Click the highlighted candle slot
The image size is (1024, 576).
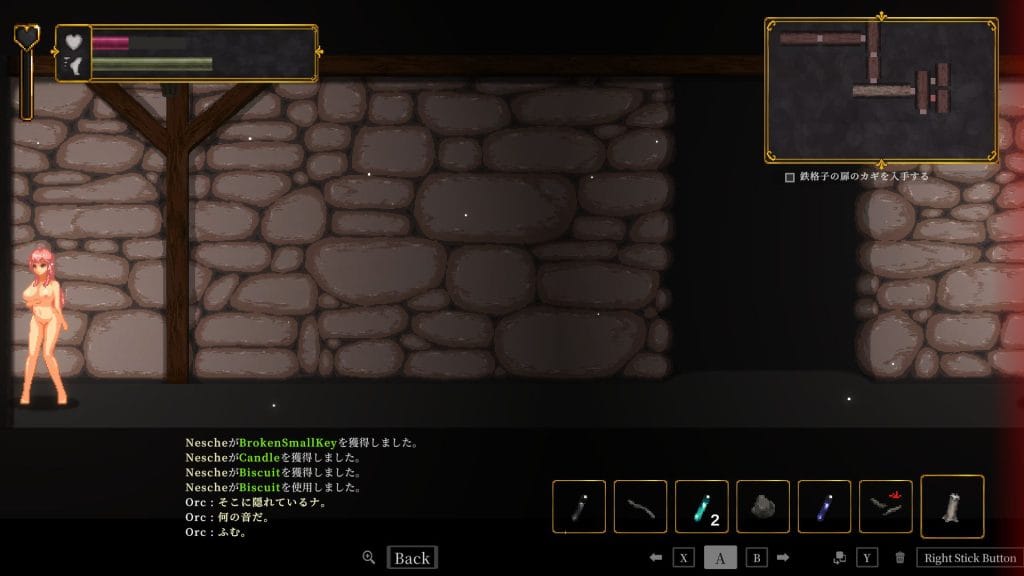tap(951, 507)
